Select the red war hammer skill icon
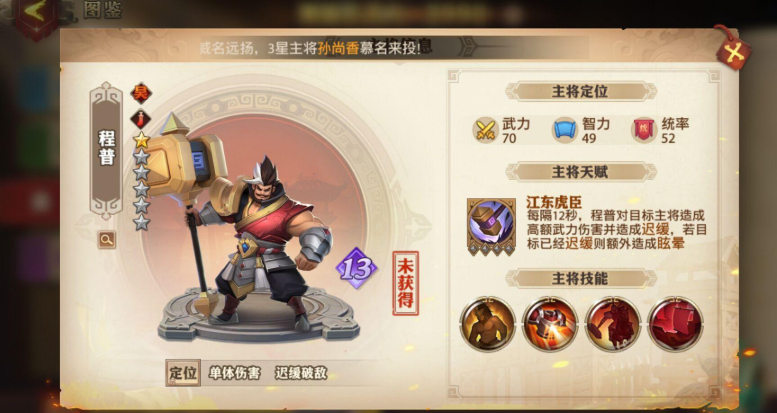The width and height of the screenshot is (777, 413). pyautogui.click(x=549, y=323)
